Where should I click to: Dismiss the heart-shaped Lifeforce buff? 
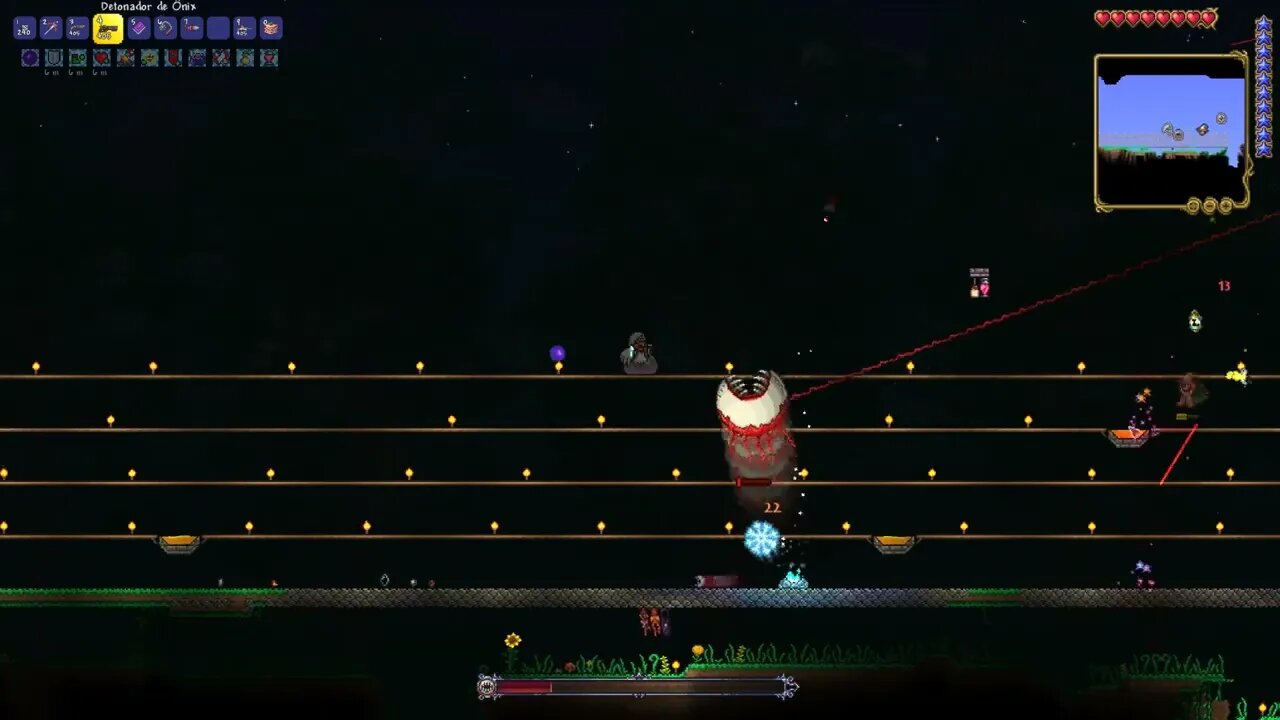click(x=101, y=58)
